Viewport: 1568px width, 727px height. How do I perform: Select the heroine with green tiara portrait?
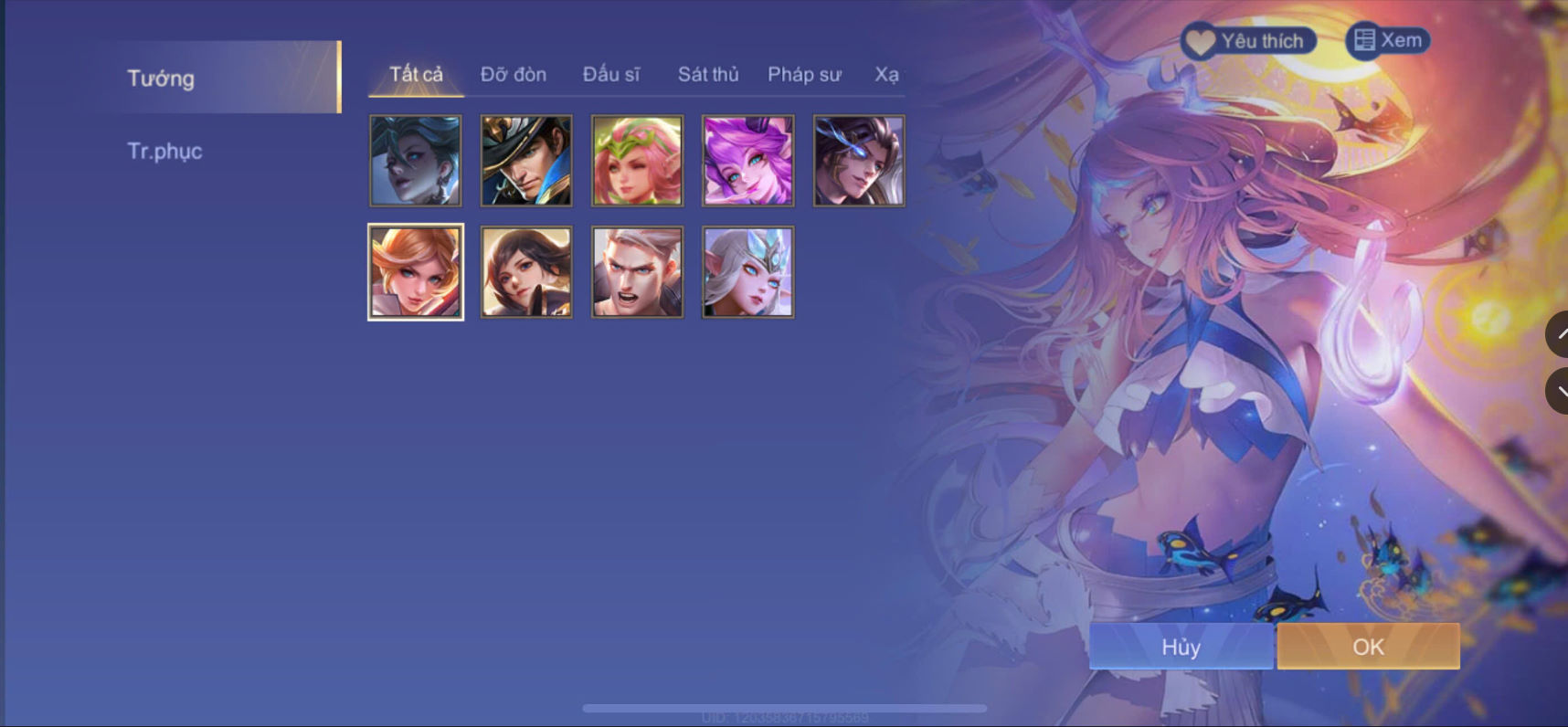click(637, 161)
